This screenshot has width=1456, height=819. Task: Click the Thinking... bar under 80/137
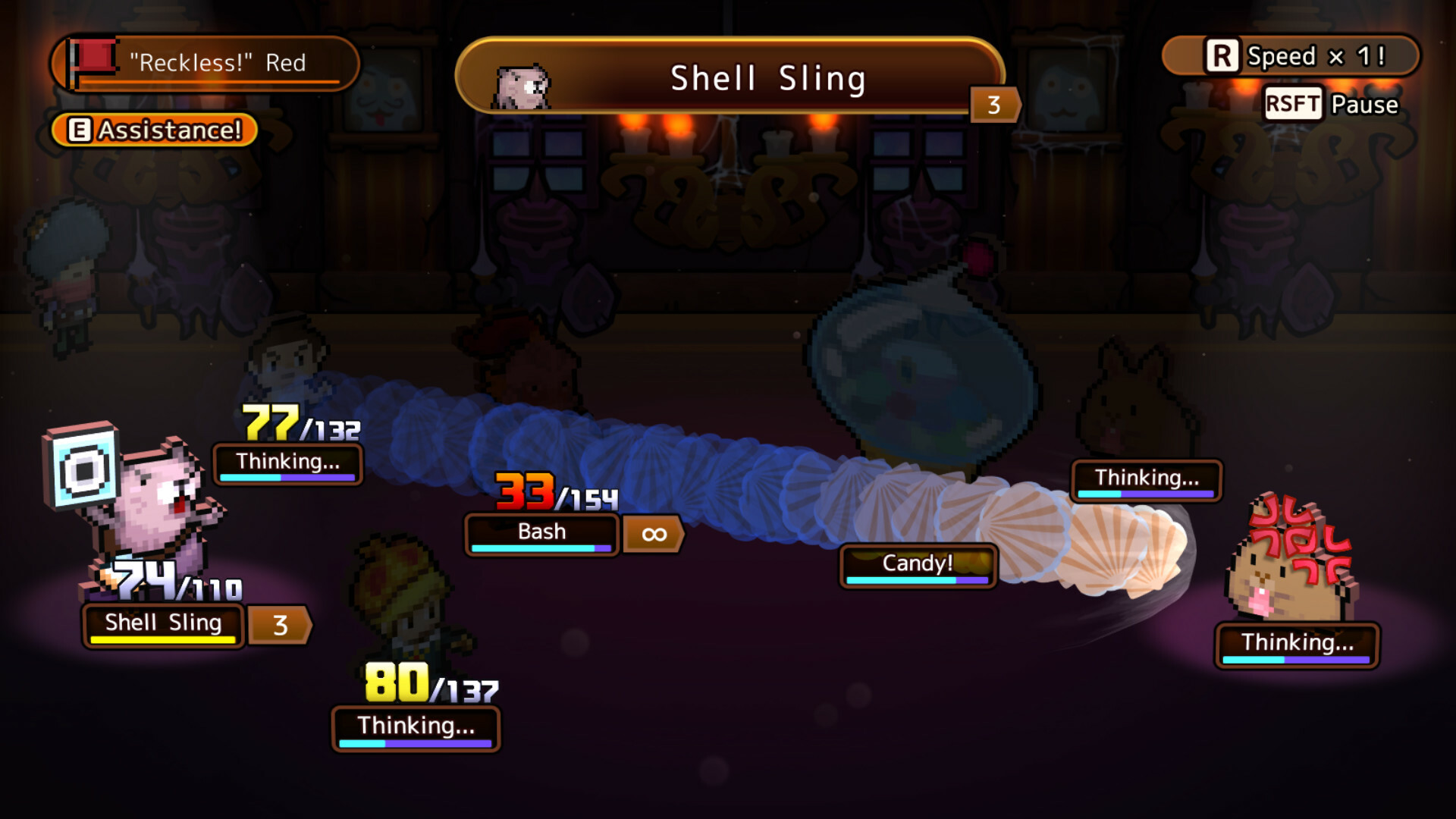(416, 726)
